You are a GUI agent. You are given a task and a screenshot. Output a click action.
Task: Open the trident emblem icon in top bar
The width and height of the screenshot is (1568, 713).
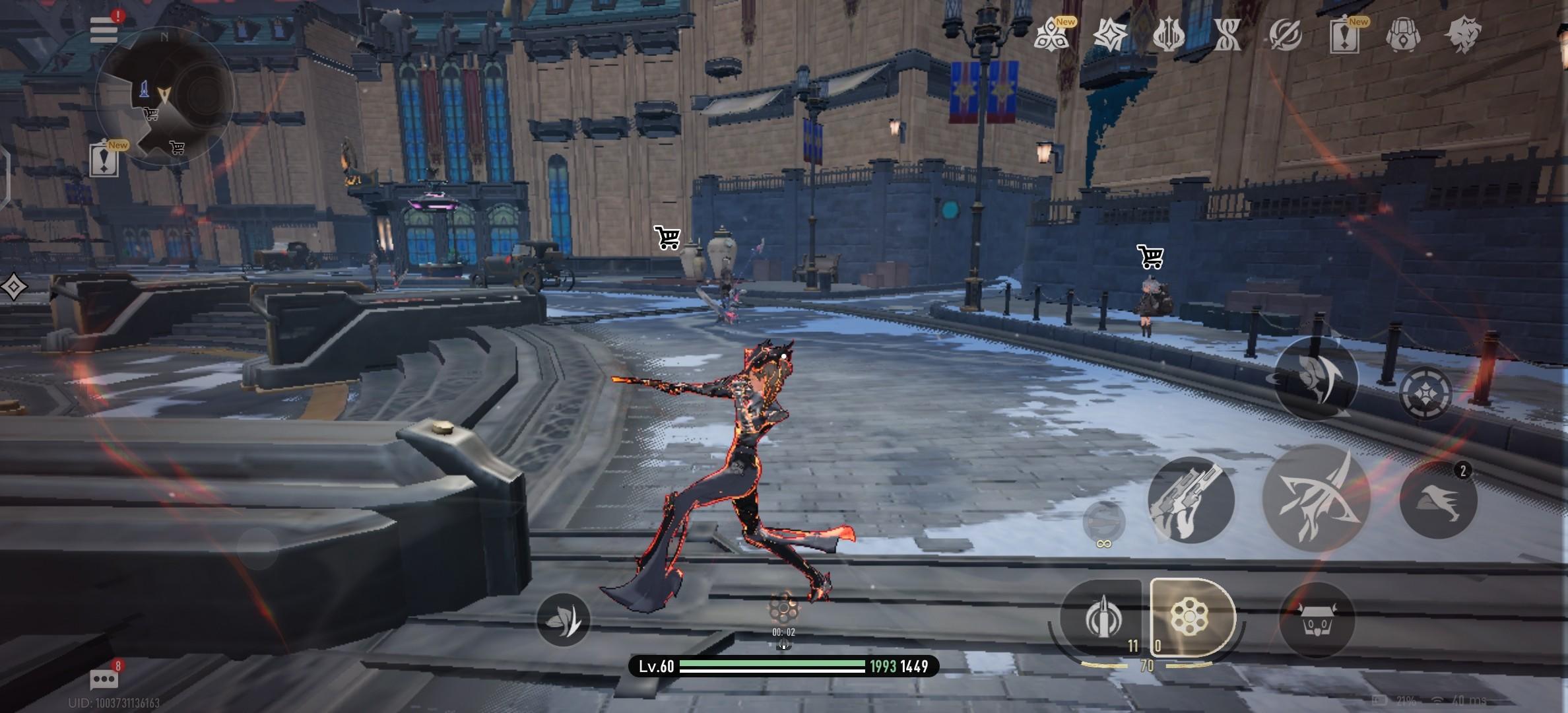tap(1168, 34)
